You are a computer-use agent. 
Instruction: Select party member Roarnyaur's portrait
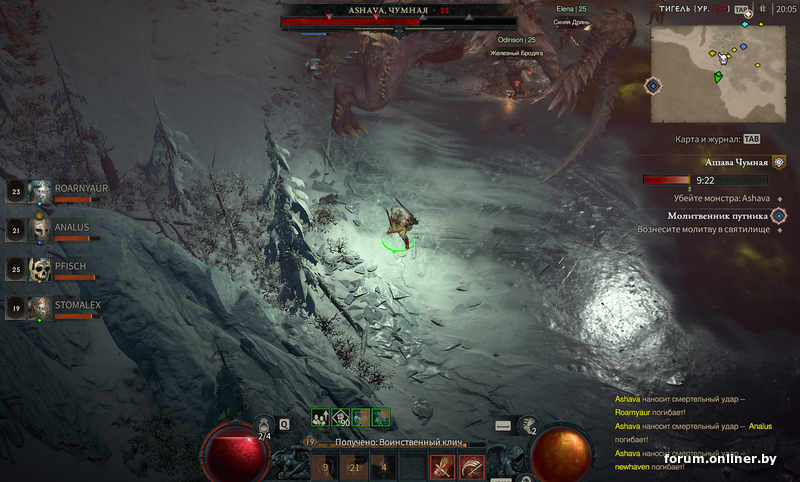point(40,191)
